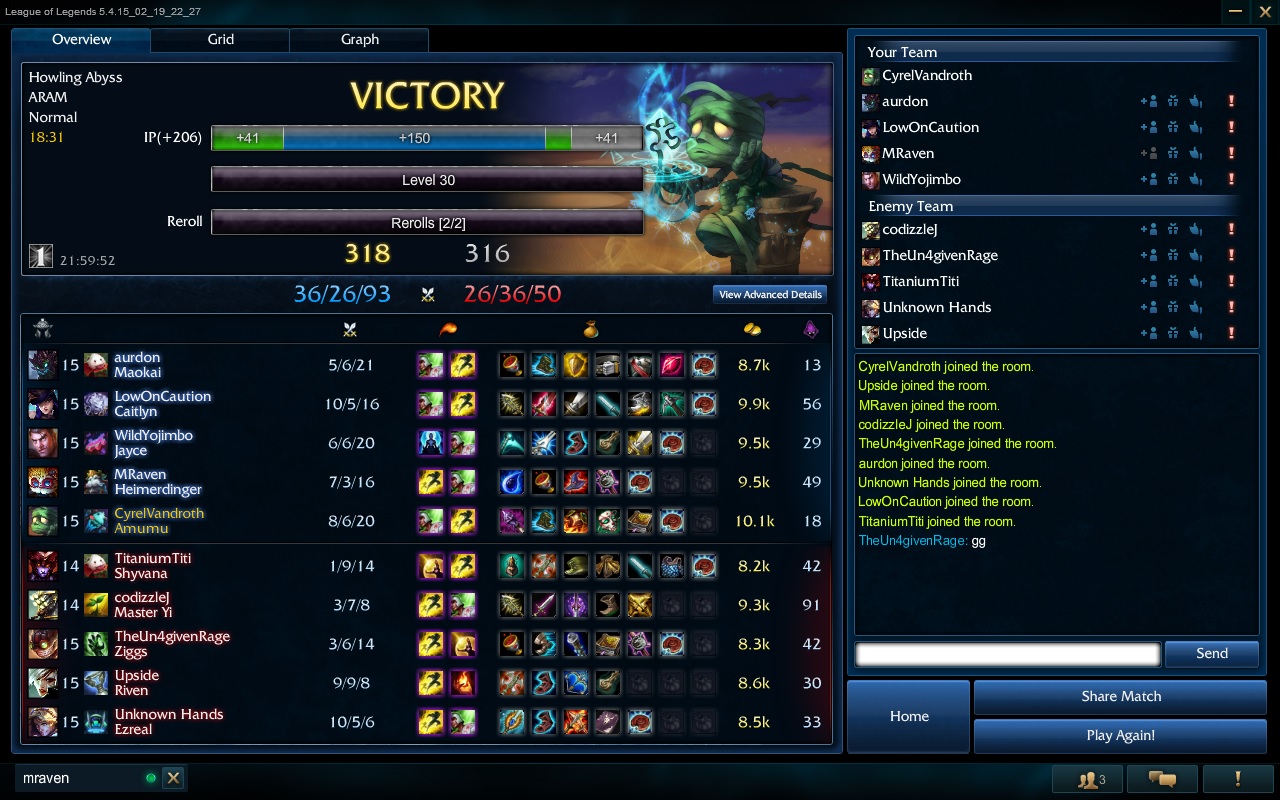Choose Play Again!

(x=1120, y=735)
